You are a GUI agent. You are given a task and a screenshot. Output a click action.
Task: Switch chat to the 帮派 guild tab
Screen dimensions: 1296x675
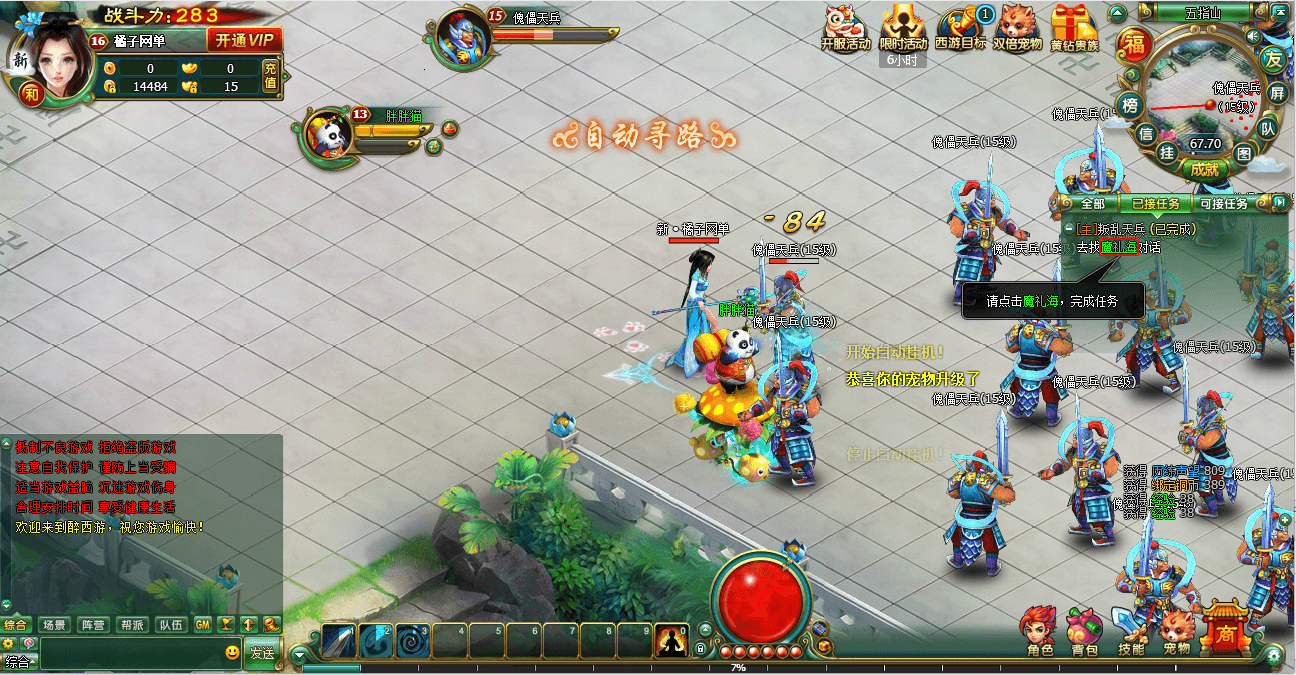(x=132, y=625)
